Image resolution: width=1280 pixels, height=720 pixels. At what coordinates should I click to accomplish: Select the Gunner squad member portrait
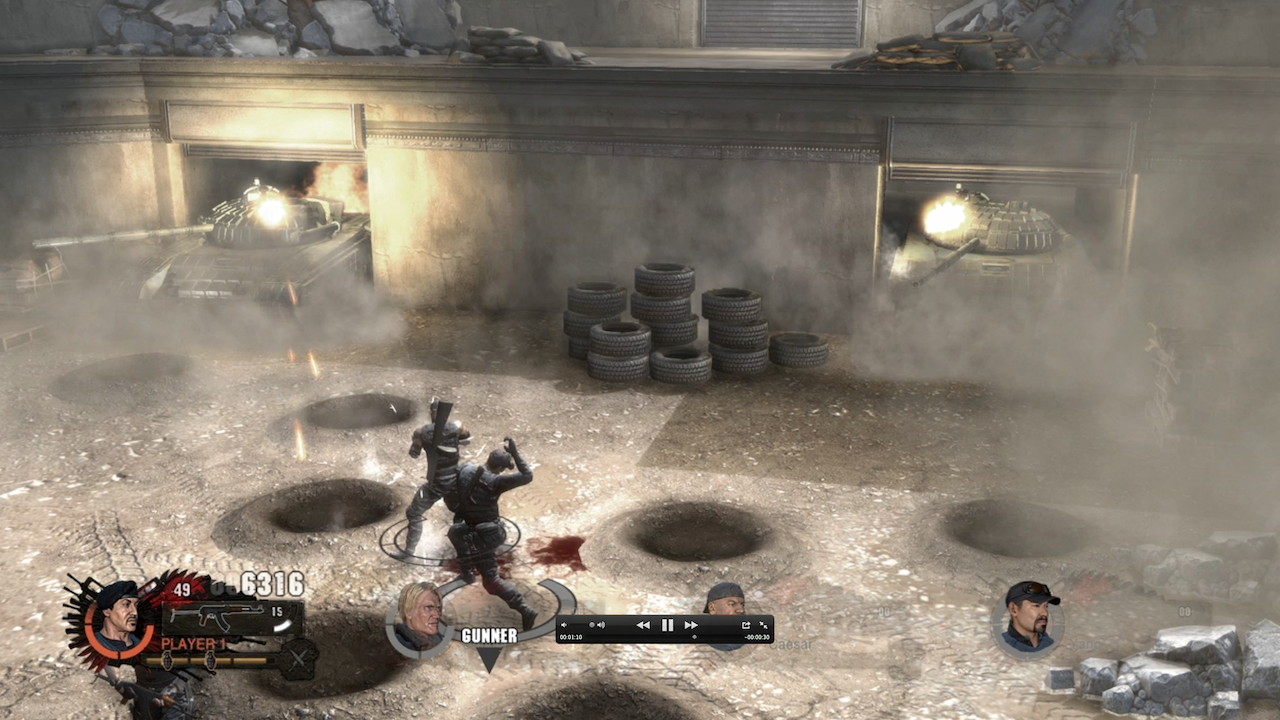(x=420, y=618)
